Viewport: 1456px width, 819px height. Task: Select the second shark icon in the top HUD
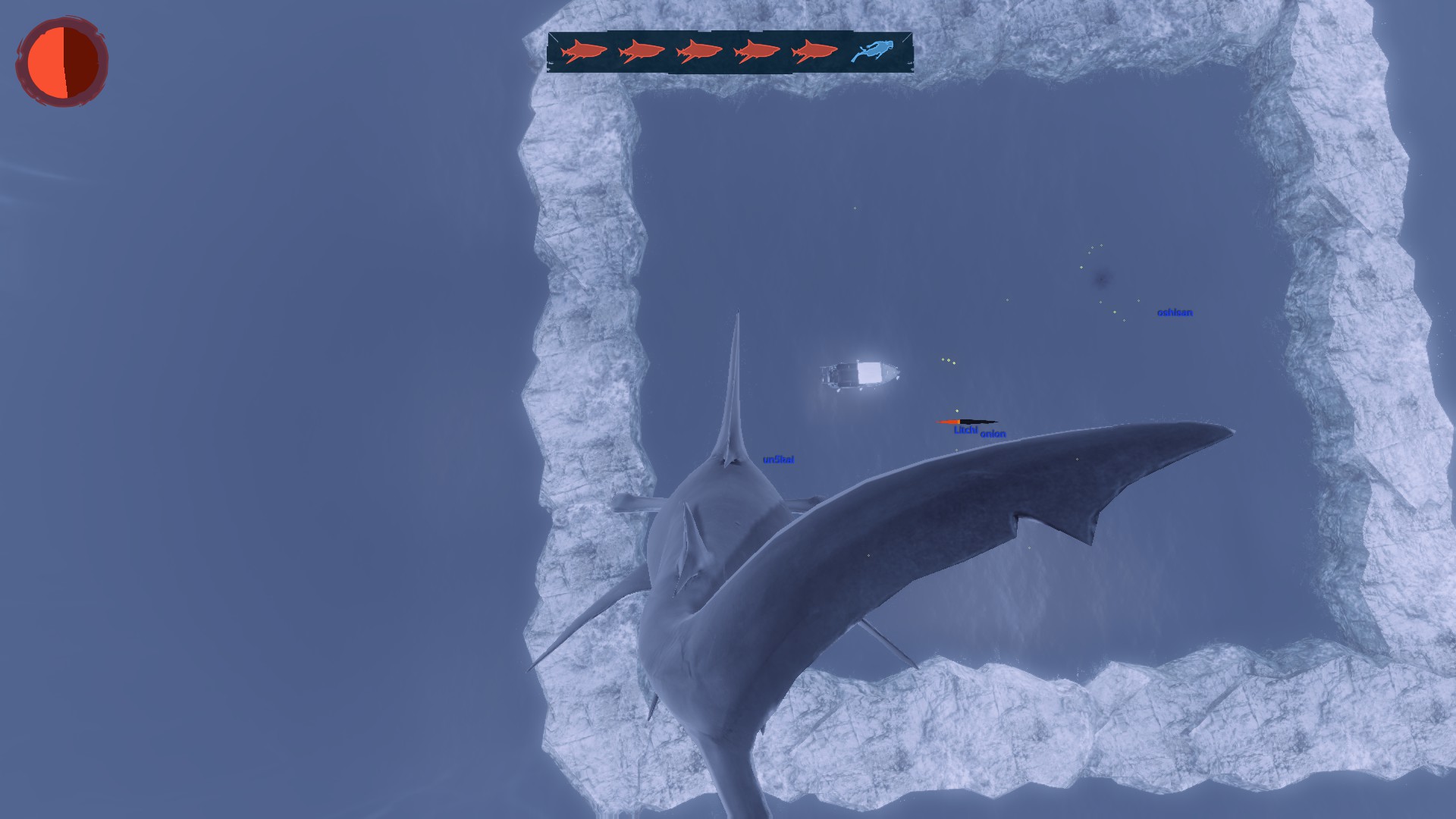641,50
